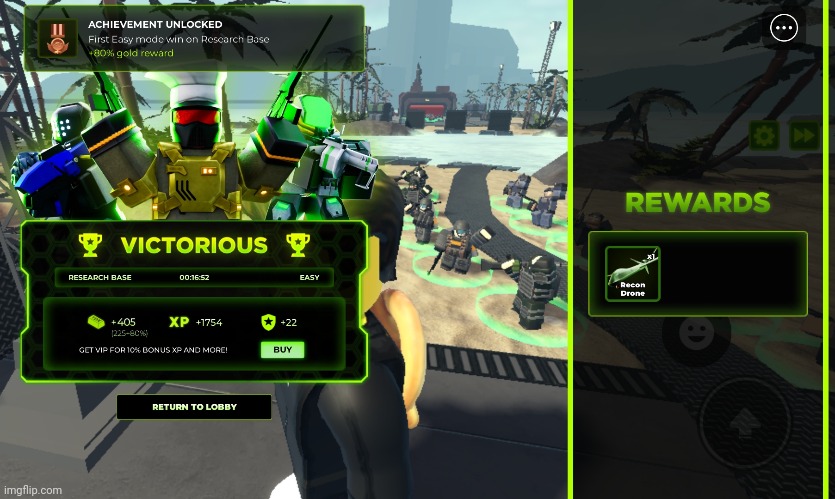Image resolution: width=835 pixels, height=499 pixels.
Task: Return to the lobby
Action: pos(194,407)
